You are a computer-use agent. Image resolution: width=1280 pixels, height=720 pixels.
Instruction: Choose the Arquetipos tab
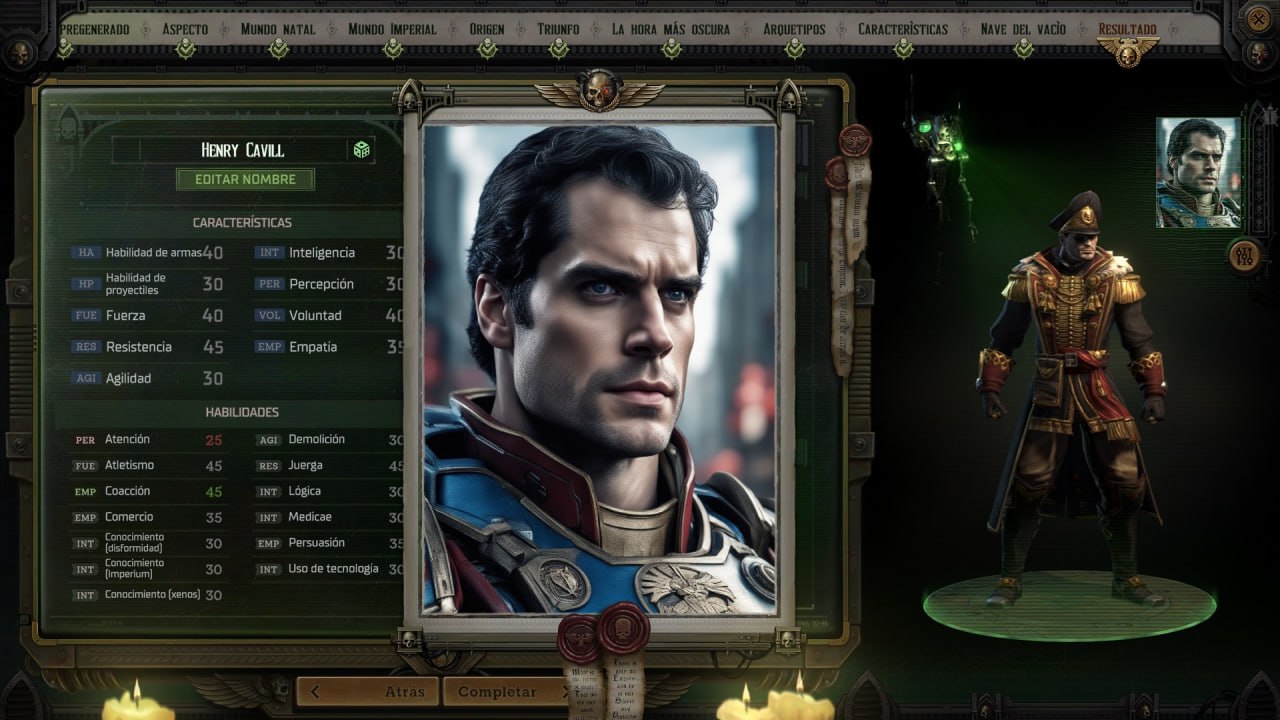click(x=794, y=29)
